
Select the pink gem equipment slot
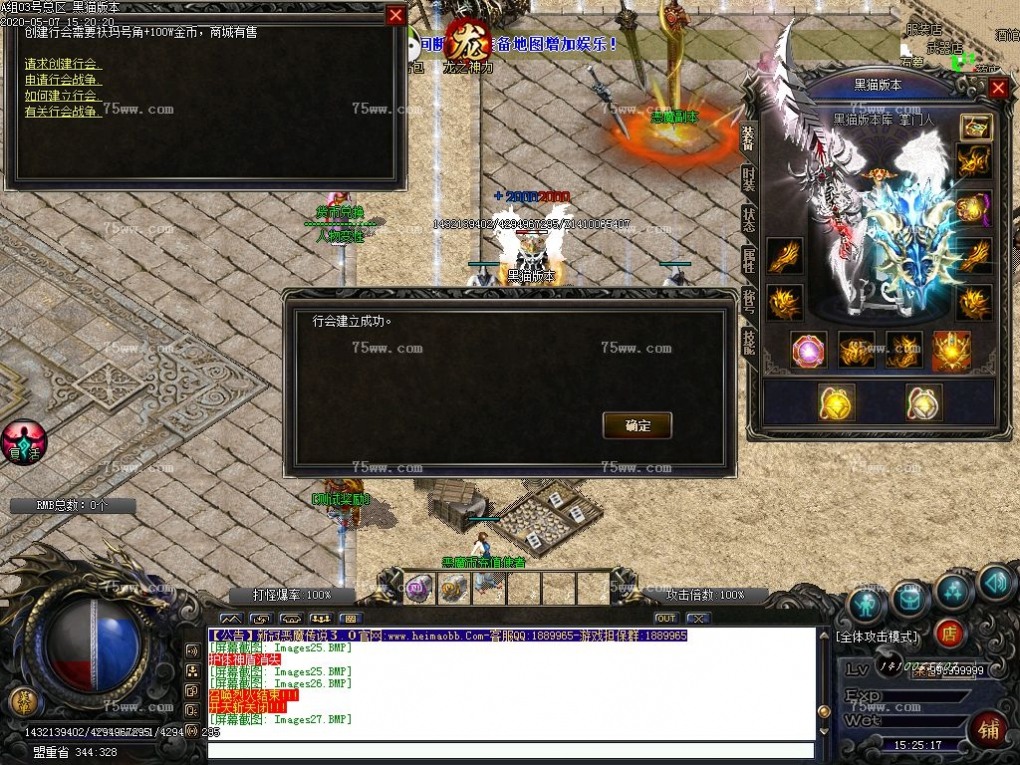click(x=808, y=350)
